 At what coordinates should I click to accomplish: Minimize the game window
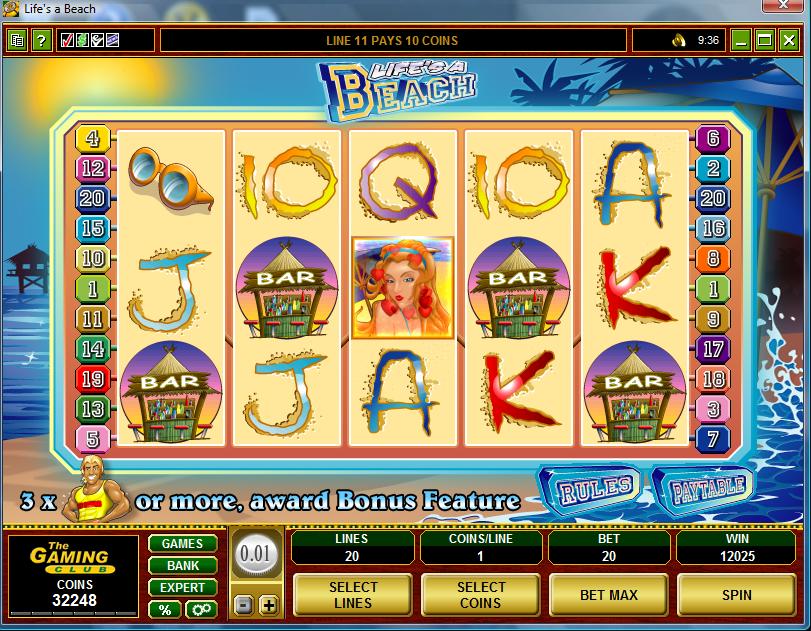pos(741,41)
